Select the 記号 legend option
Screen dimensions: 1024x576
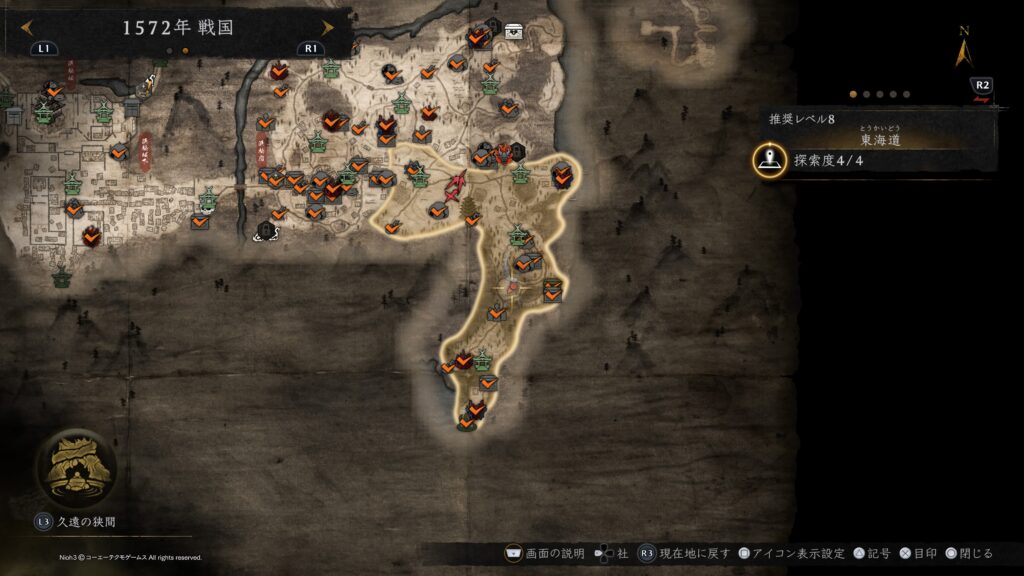872,553
